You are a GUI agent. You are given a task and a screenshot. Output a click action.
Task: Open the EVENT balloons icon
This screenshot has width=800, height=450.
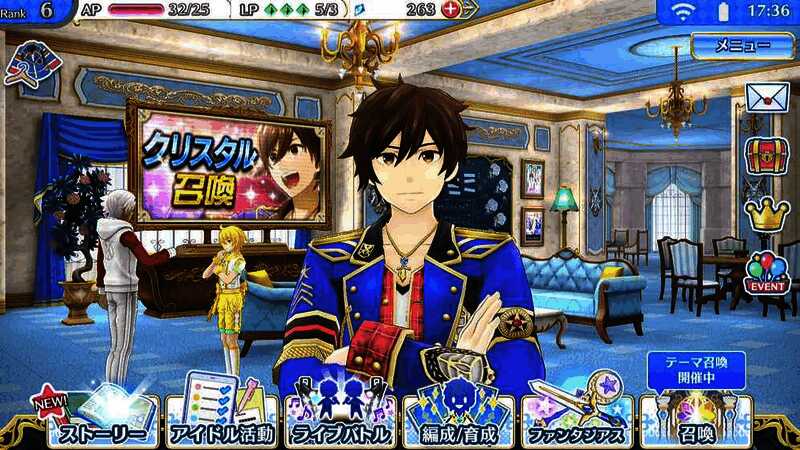click(x=767, y=271)
